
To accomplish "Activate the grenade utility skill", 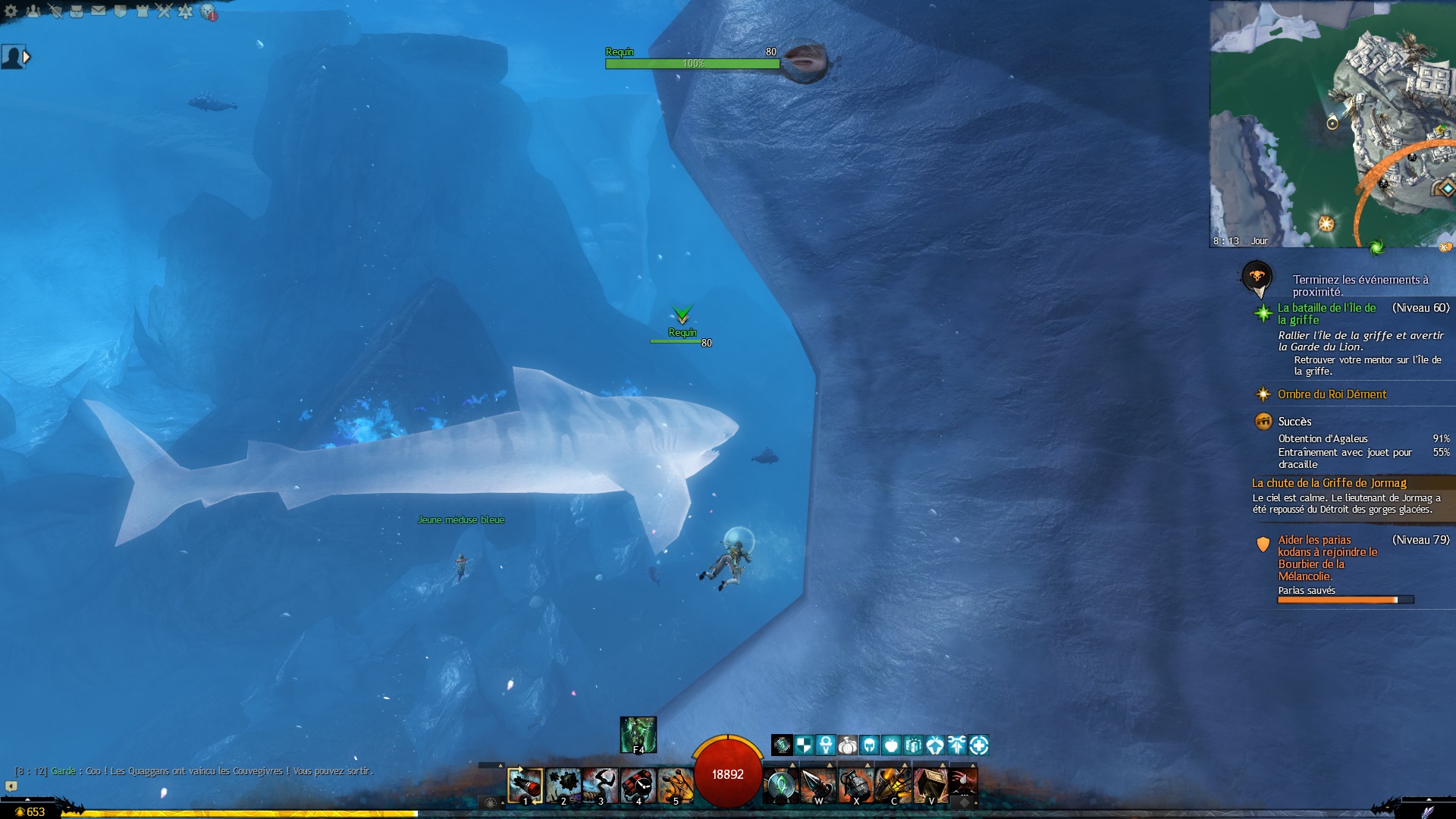I will pos(855,785).
